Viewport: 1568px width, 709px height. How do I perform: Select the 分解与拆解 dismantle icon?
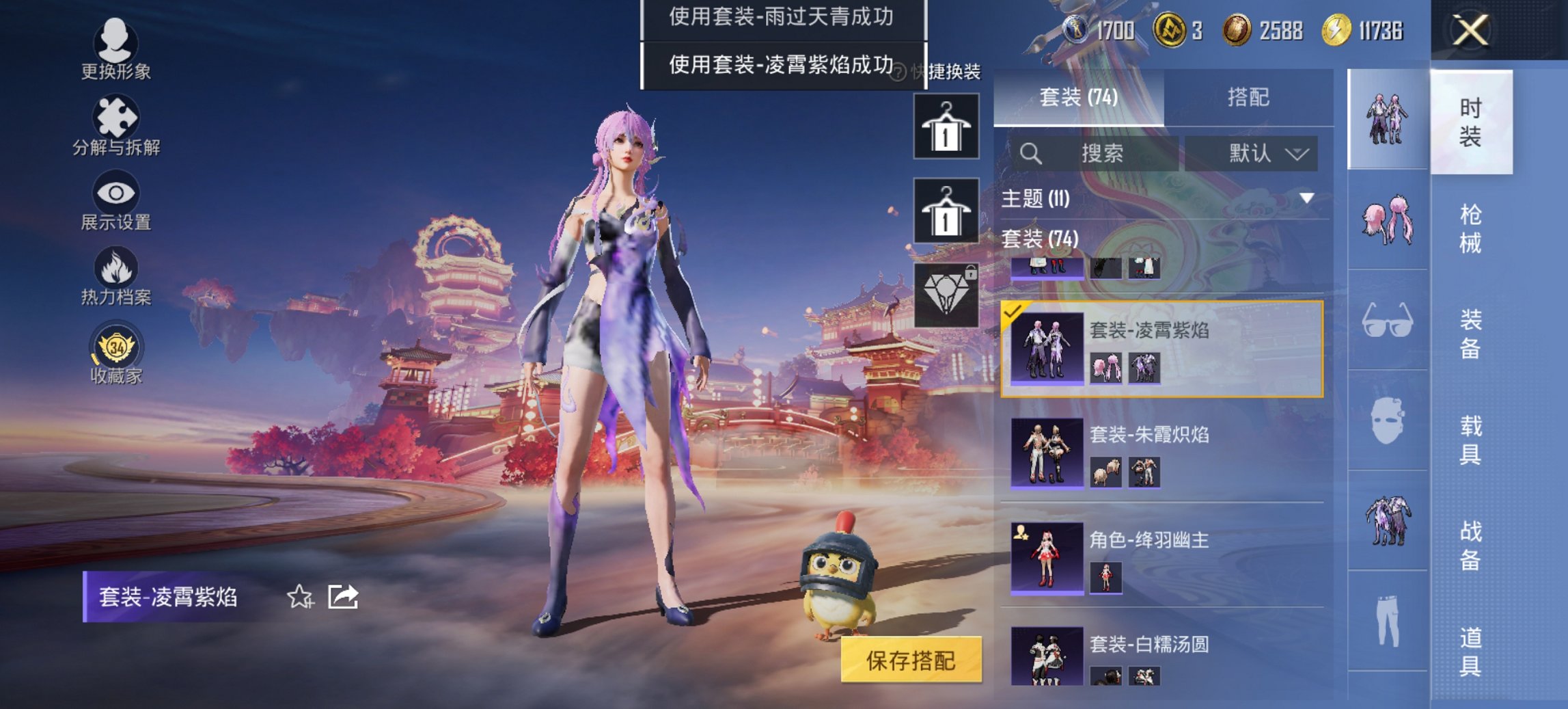(116, 118)
